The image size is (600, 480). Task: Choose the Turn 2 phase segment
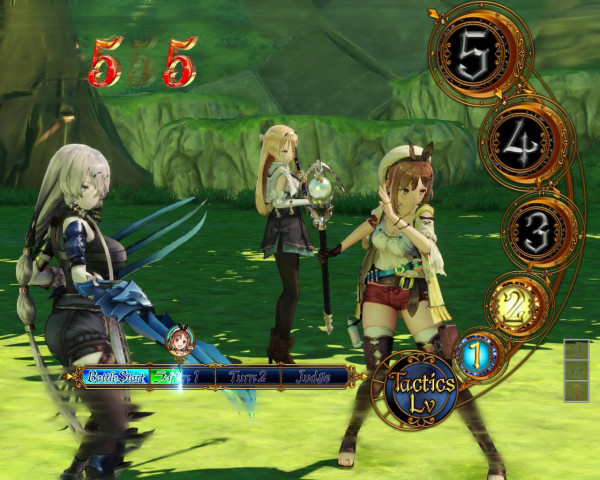tap(246, 377)
